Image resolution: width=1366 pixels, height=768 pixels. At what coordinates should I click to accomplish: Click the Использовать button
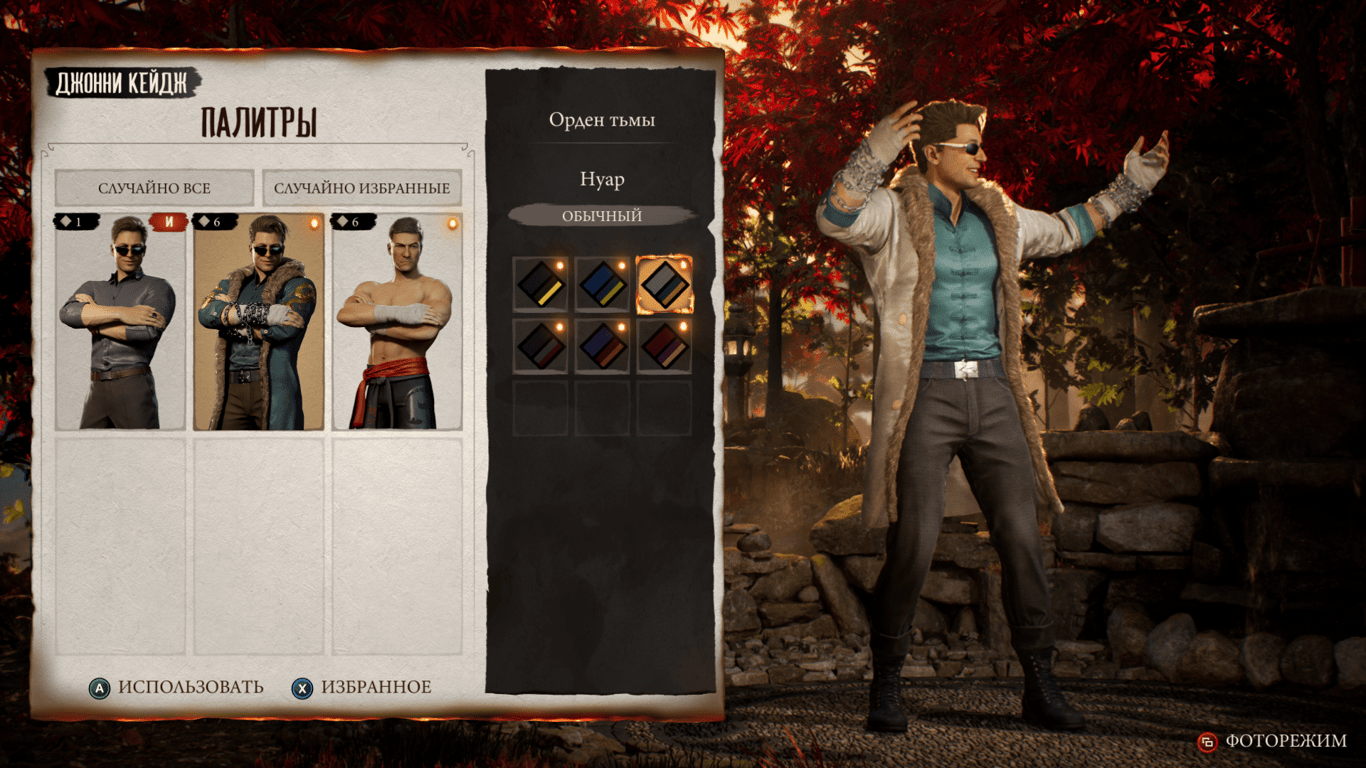pyautogui.click(x=177, y=687)
